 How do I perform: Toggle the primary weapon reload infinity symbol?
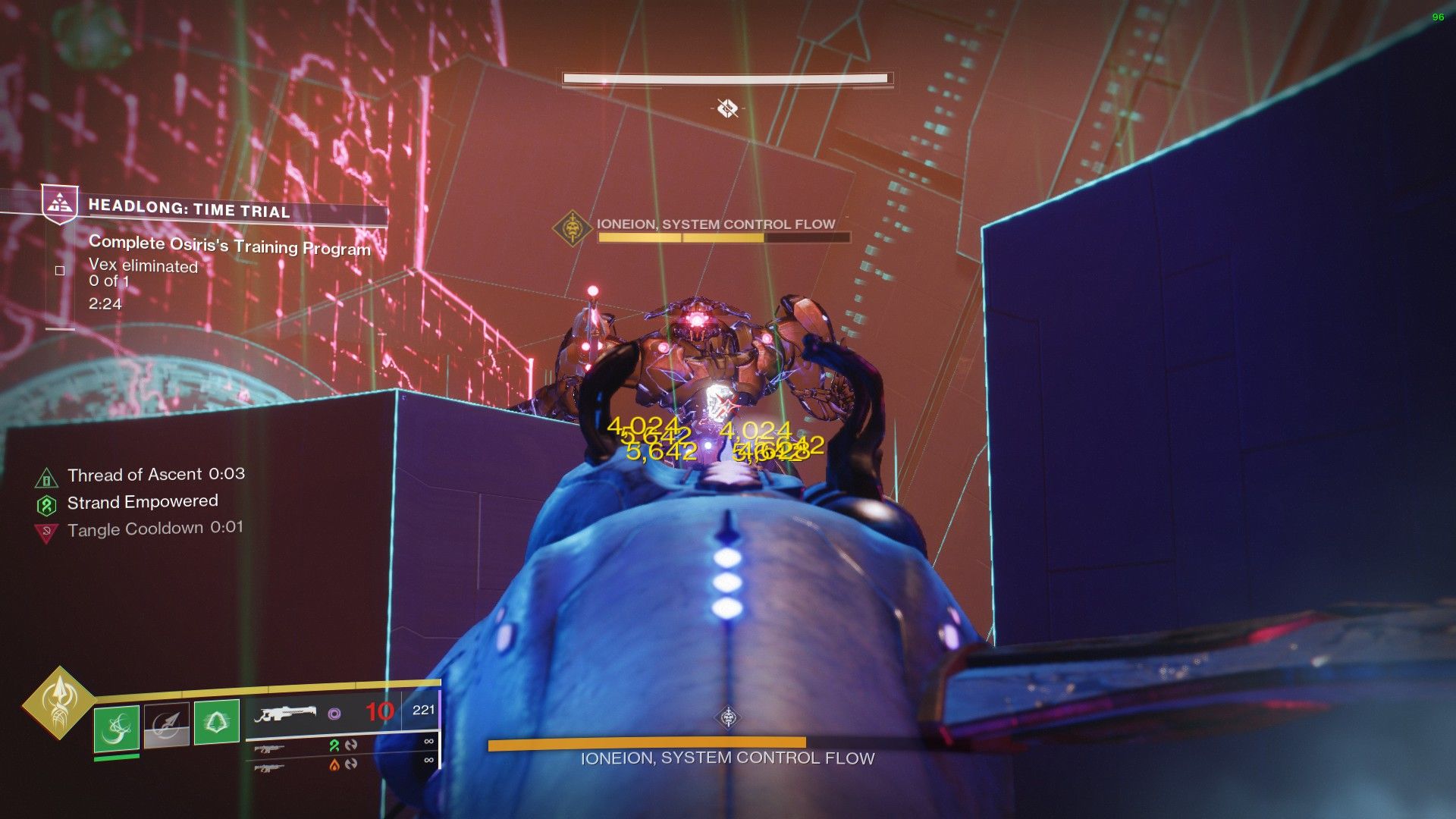(x=428, y=741)
